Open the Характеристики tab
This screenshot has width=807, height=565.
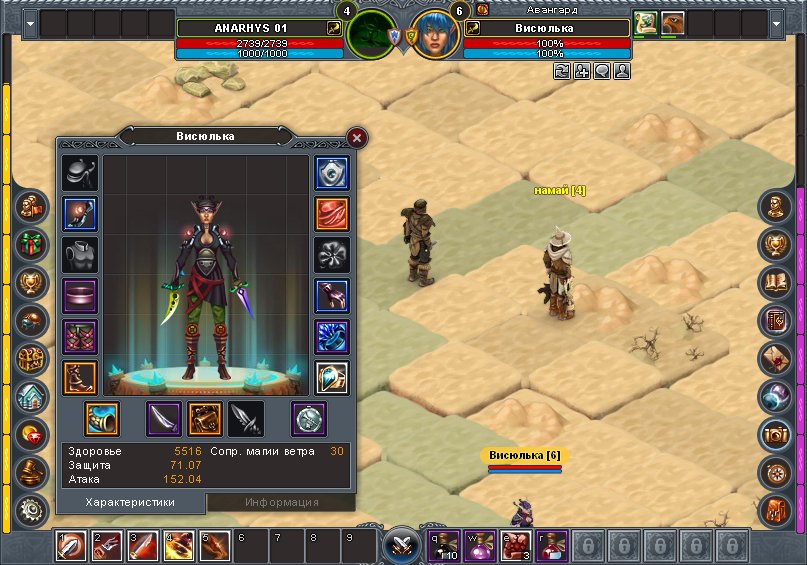[x=130, y=502]
